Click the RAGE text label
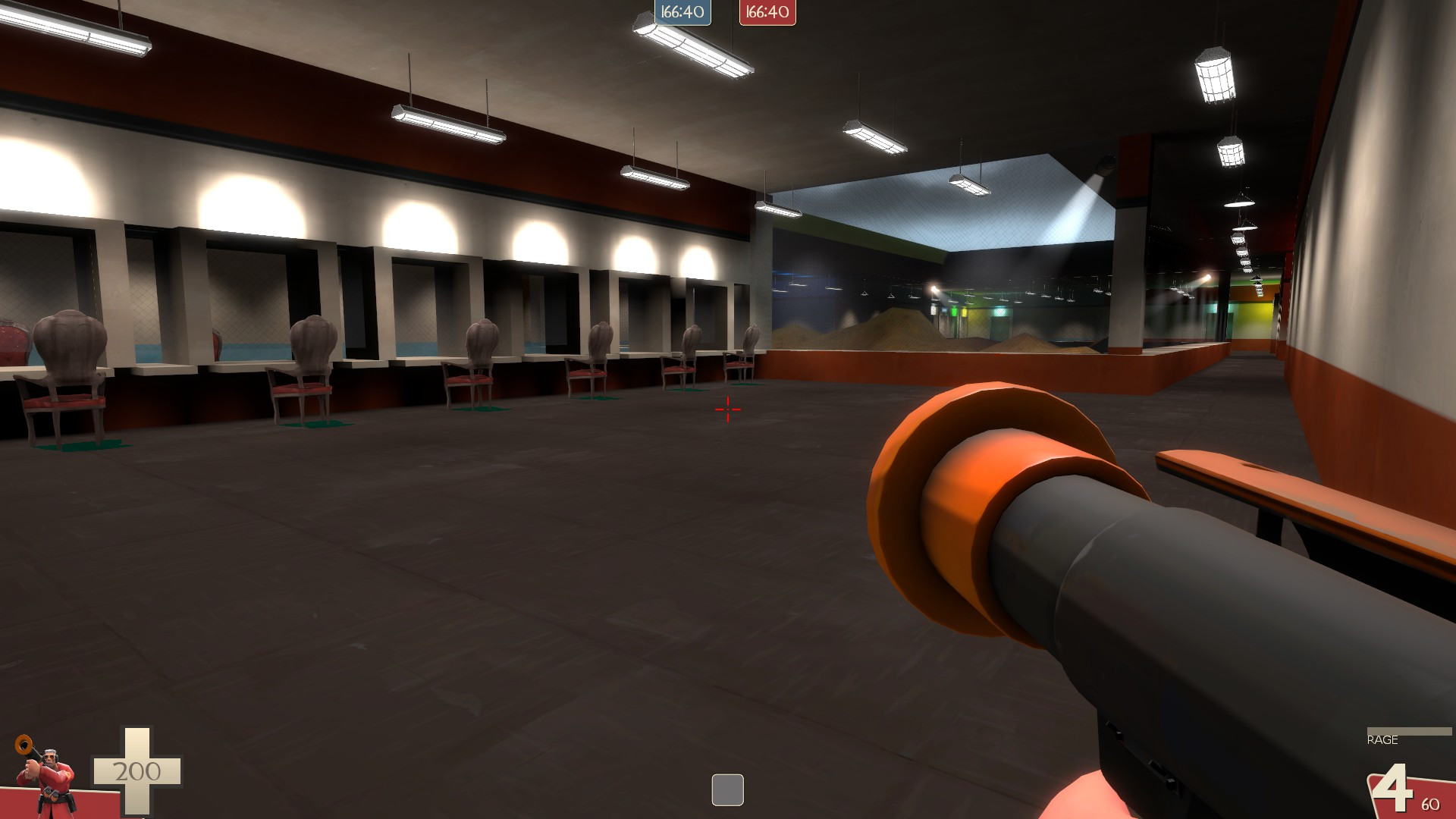 (x=1383, y=739)
